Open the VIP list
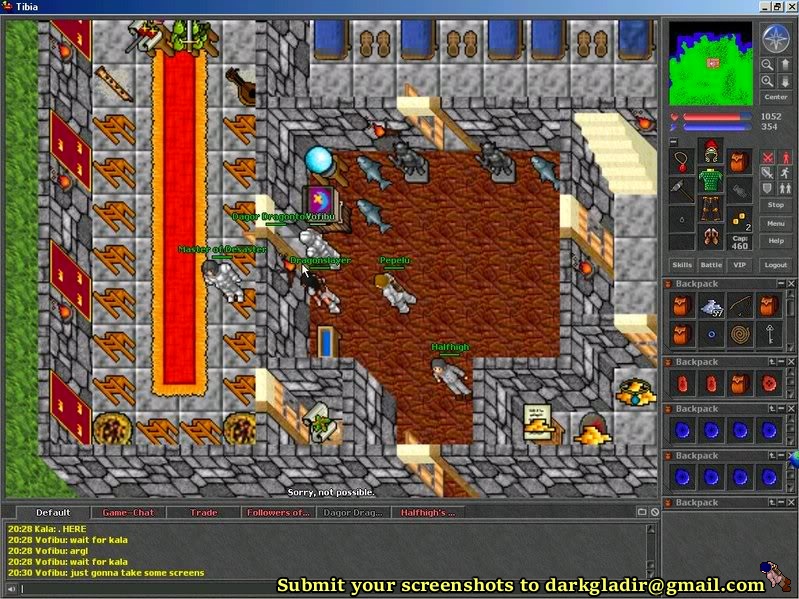Screen dimensions: 799x599 click(x=740, y=265)
